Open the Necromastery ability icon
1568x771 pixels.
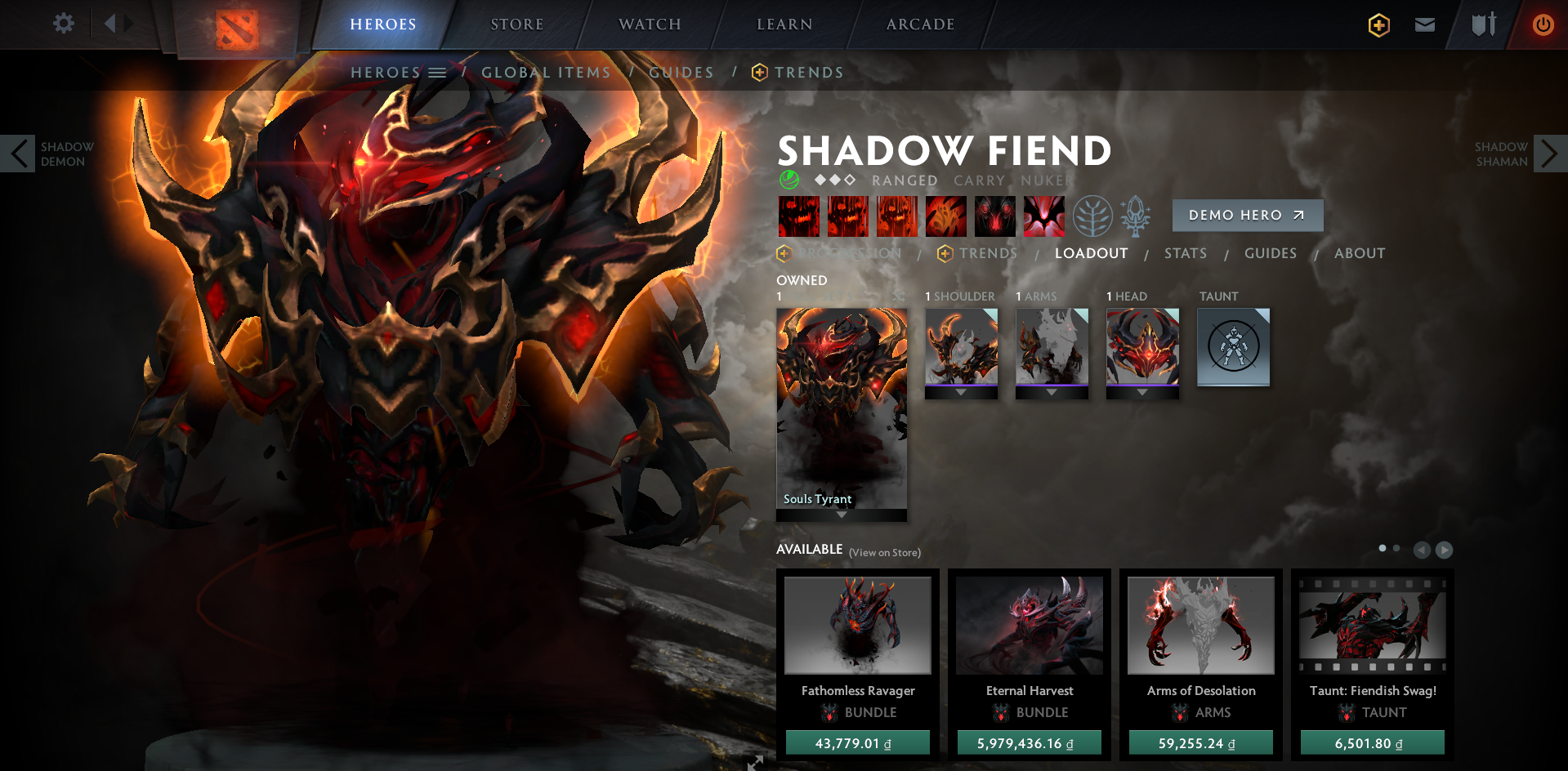(946, 216)
